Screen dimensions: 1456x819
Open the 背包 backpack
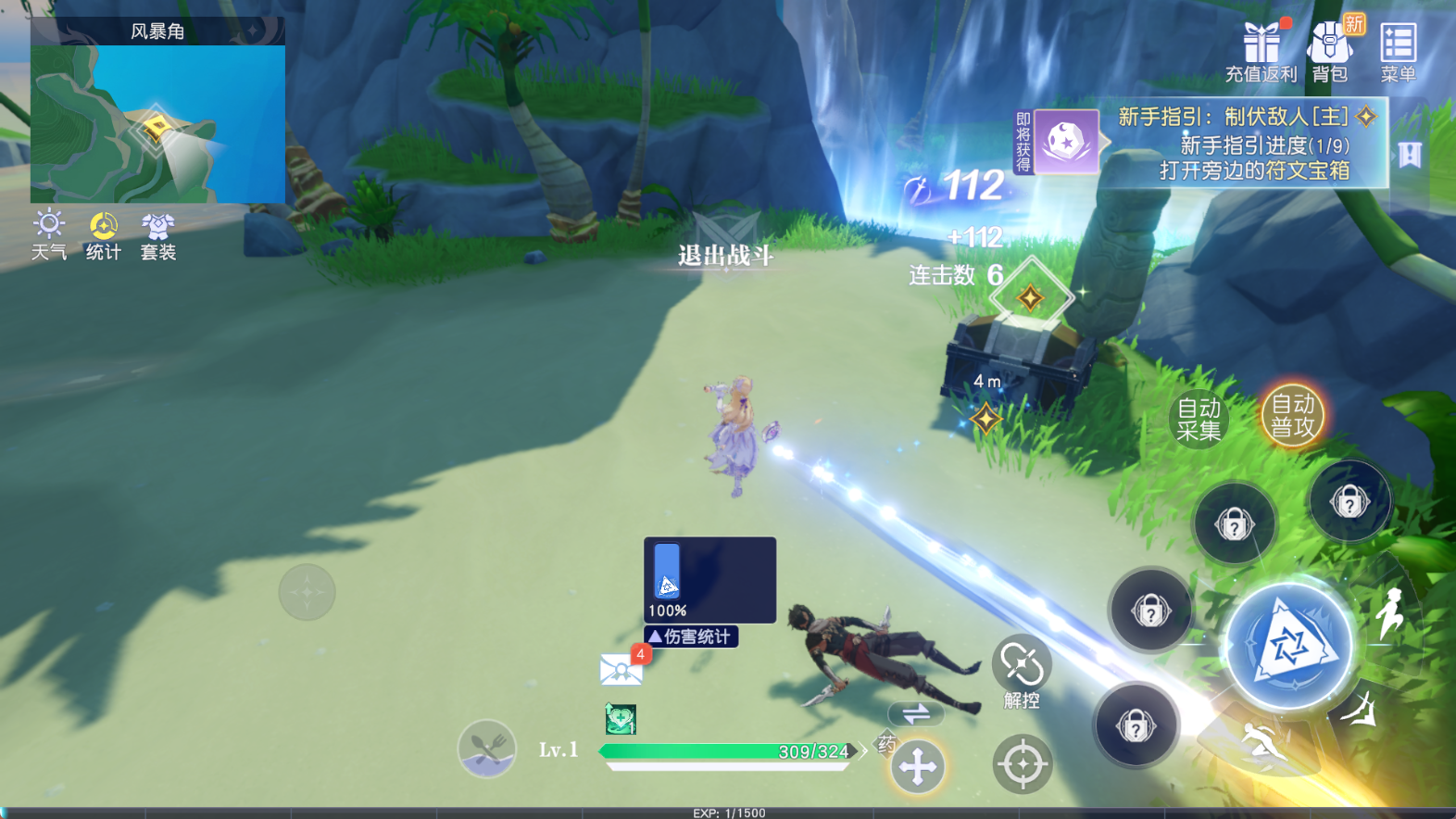point(1331,48)
